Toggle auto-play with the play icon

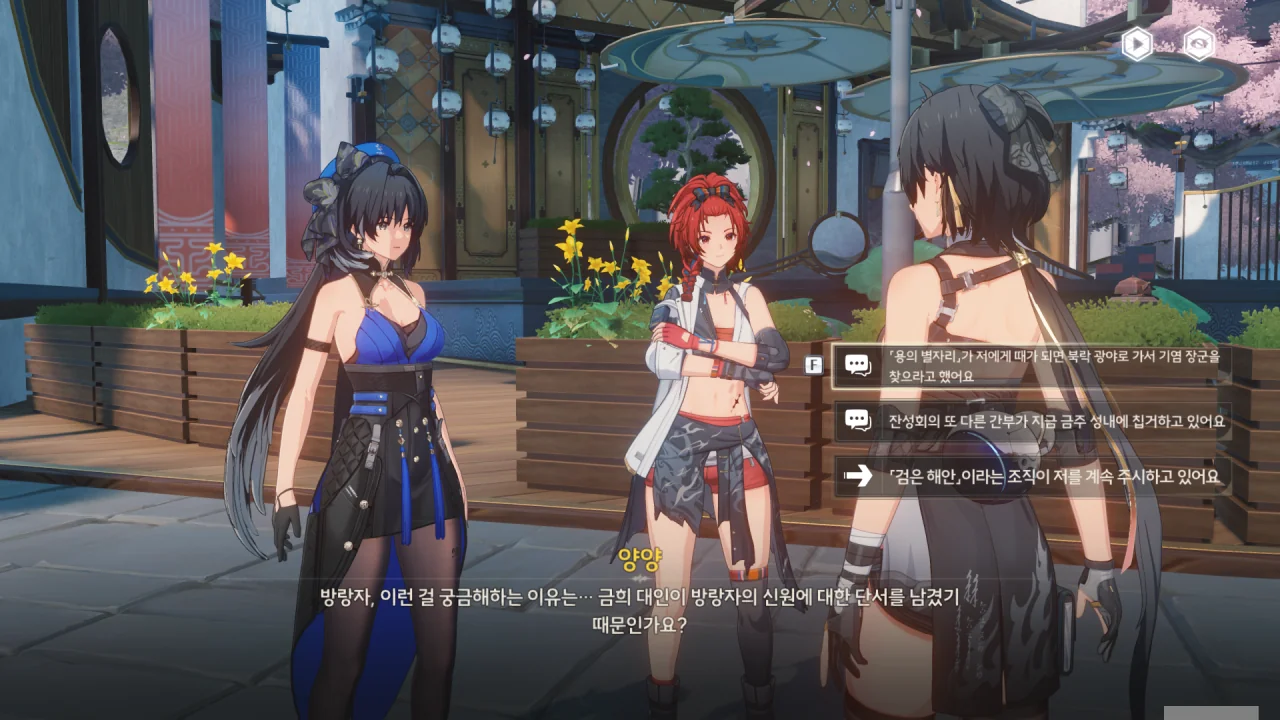pos(1137,44)
